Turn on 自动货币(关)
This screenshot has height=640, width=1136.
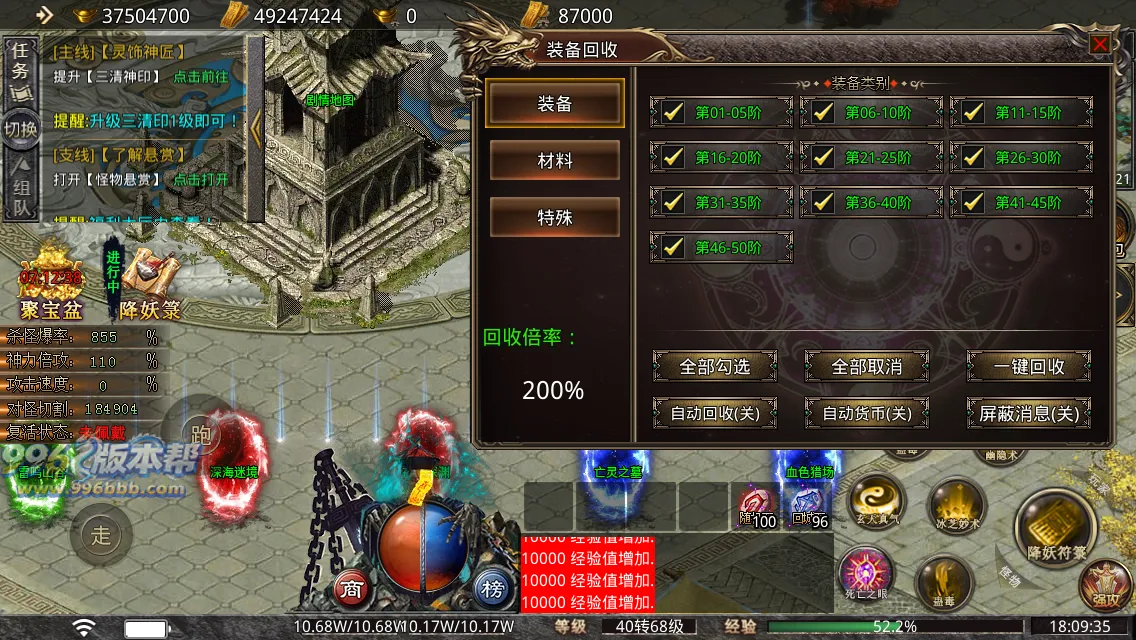pos(866,413)
